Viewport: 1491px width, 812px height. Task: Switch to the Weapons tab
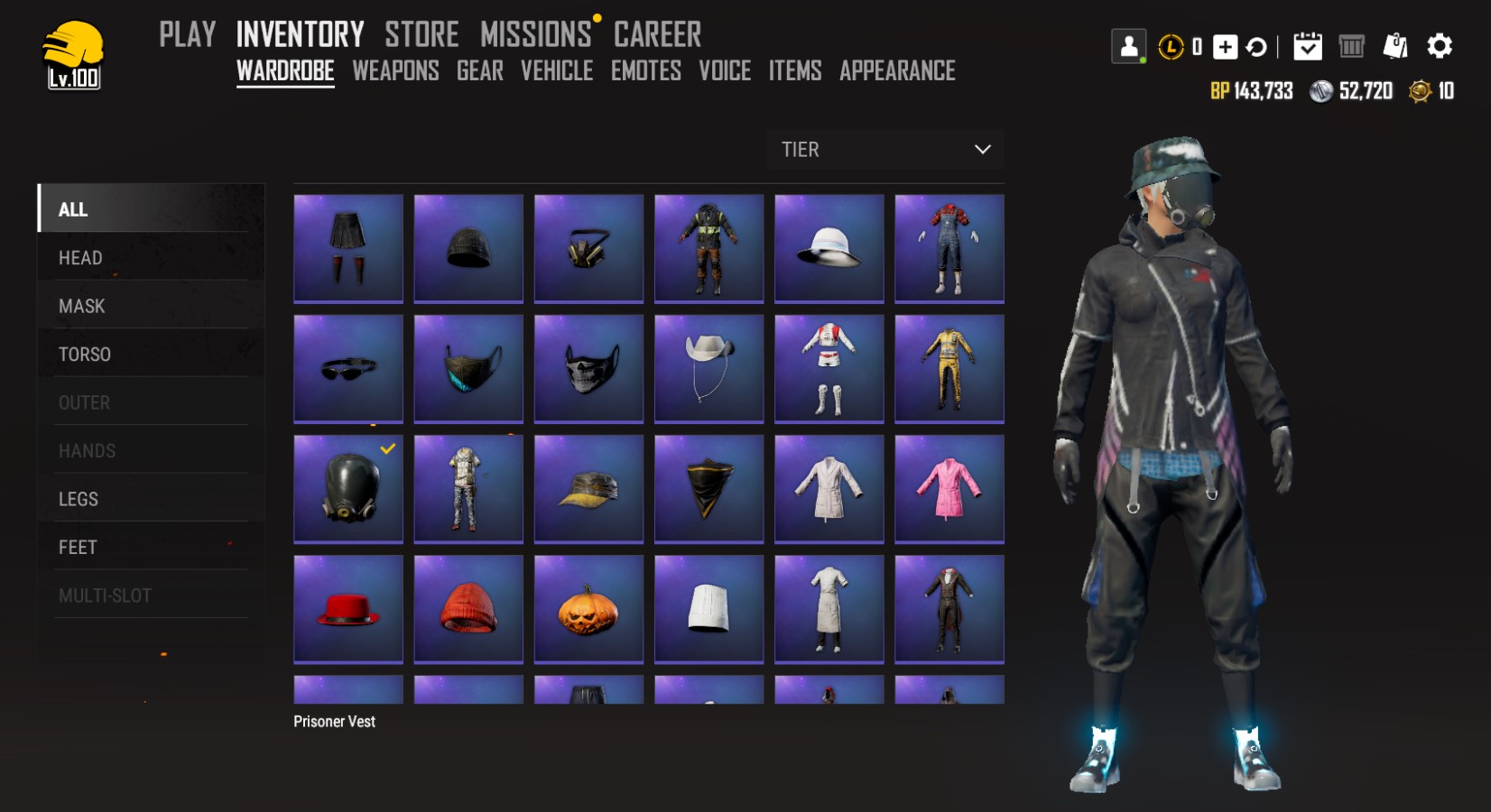click(395, 70)
